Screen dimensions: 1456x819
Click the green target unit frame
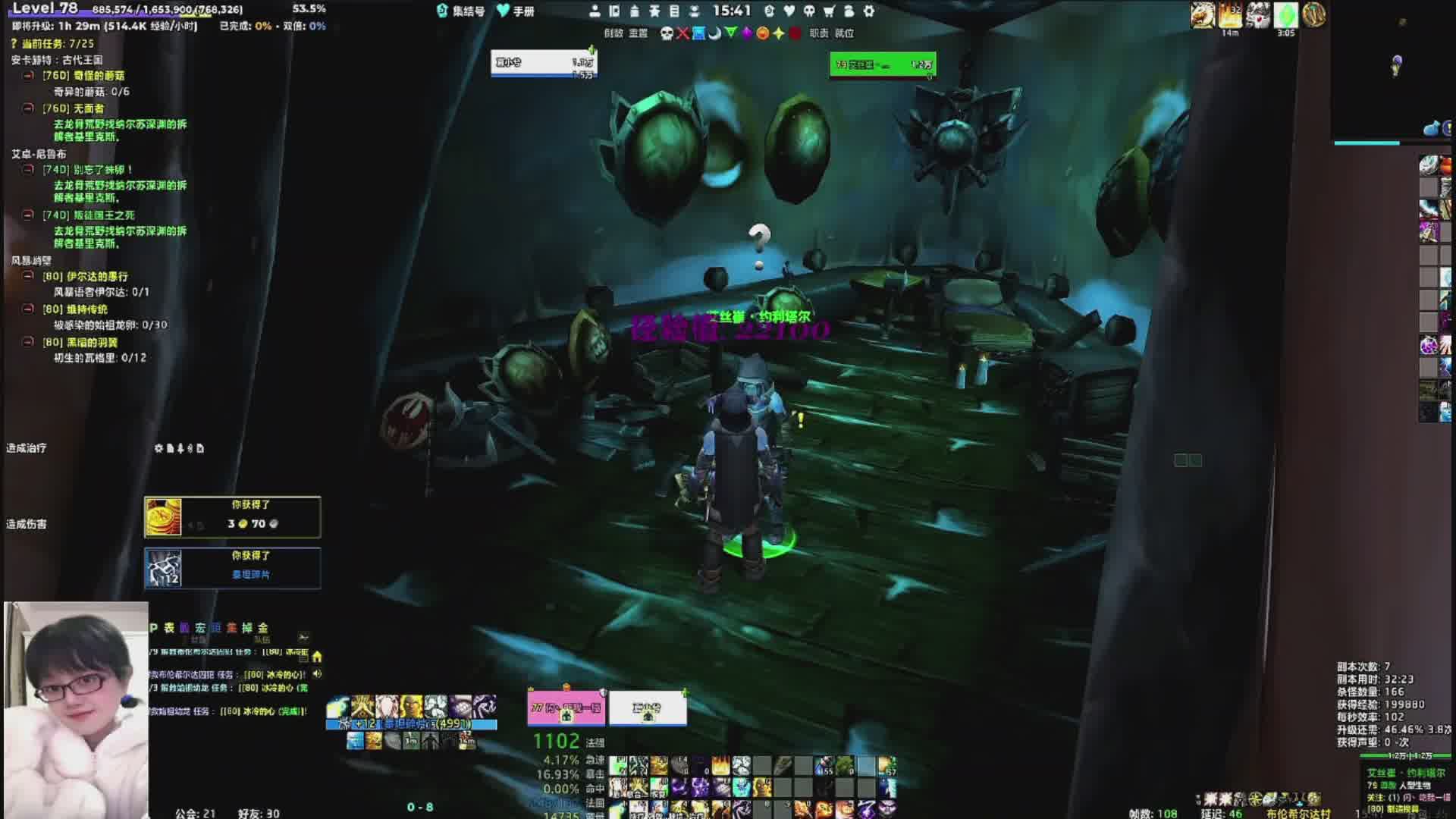click(x=883, y=65)
